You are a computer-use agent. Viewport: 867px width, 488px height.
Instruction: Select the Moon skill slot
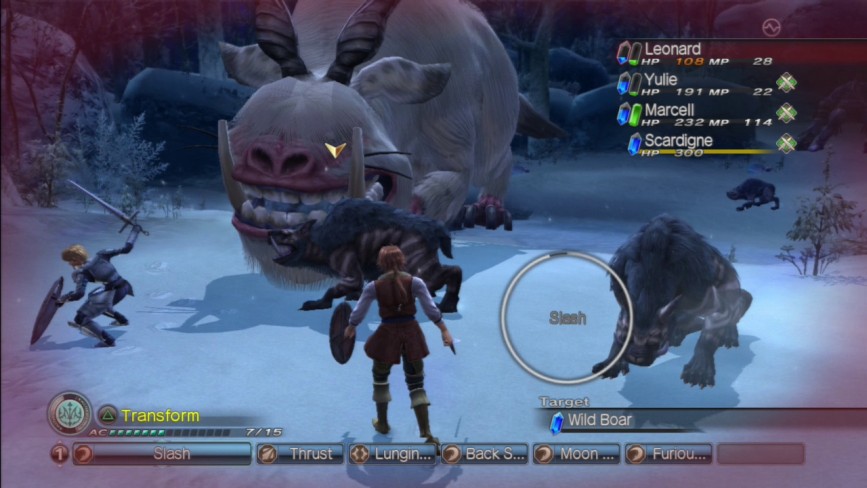pos(576,454)
